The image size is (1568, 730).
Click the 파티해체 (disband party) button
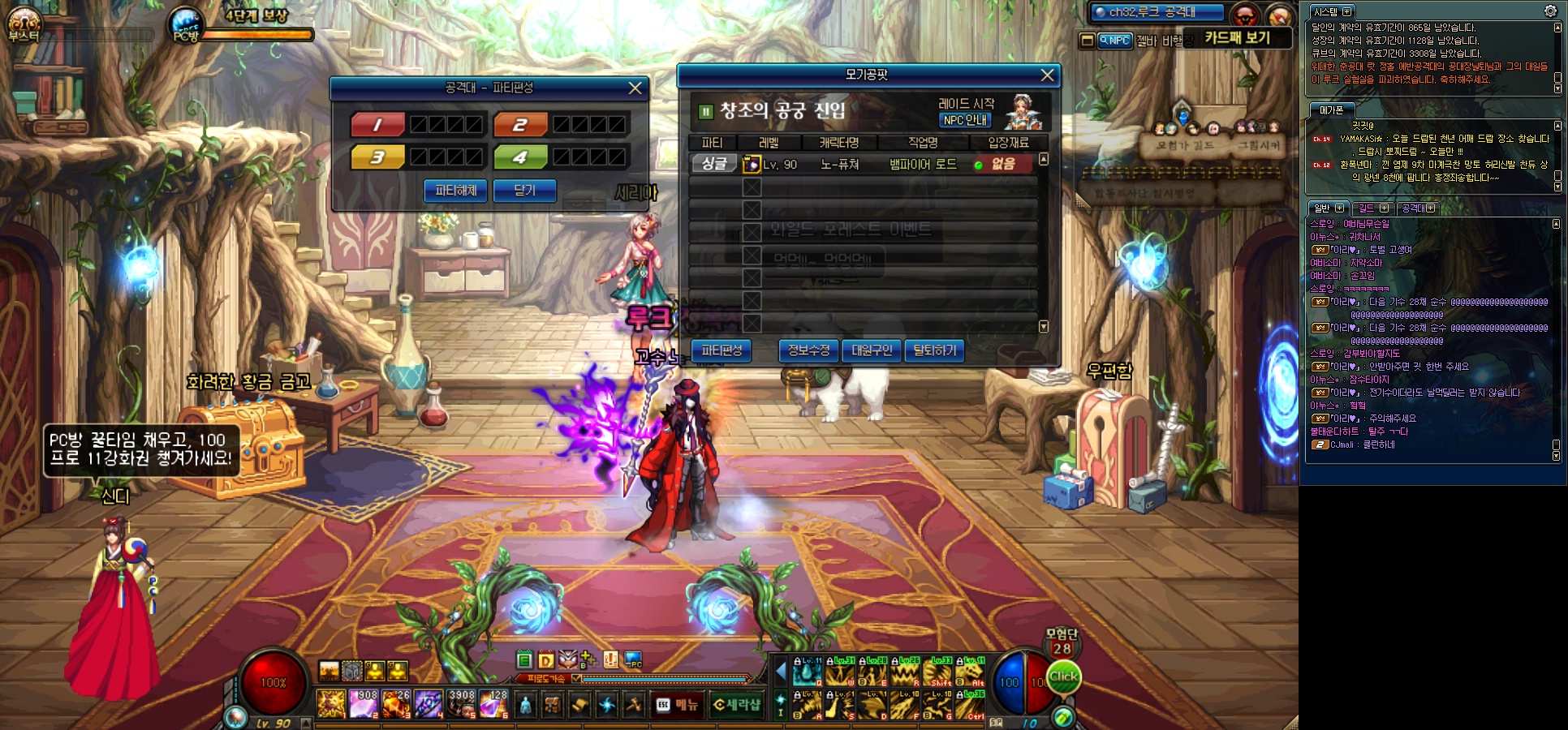point(455,191)
